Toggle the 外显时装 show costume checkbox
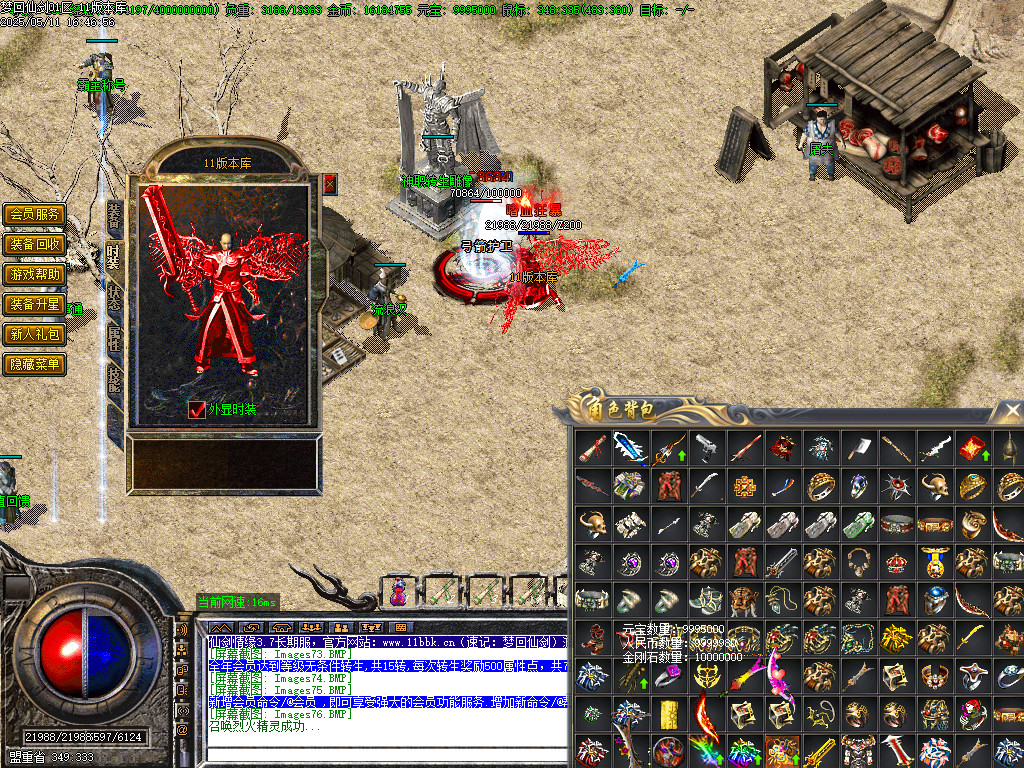 click(197, 410)
